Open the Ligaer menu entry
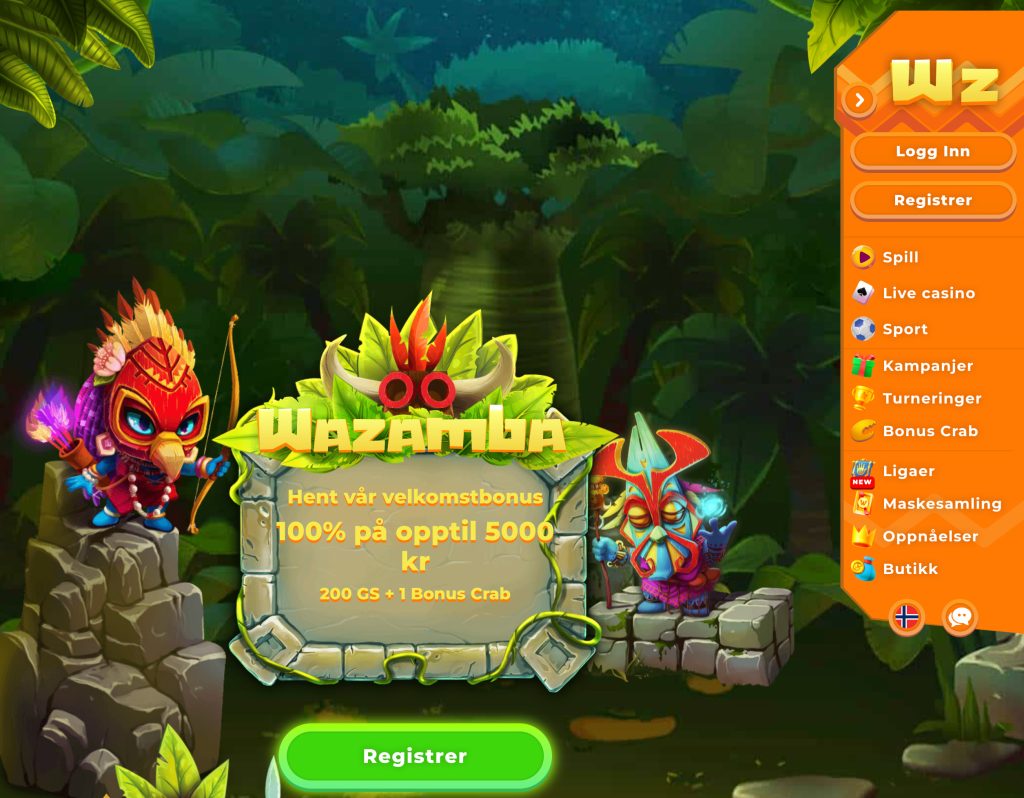 pos(908,471)
